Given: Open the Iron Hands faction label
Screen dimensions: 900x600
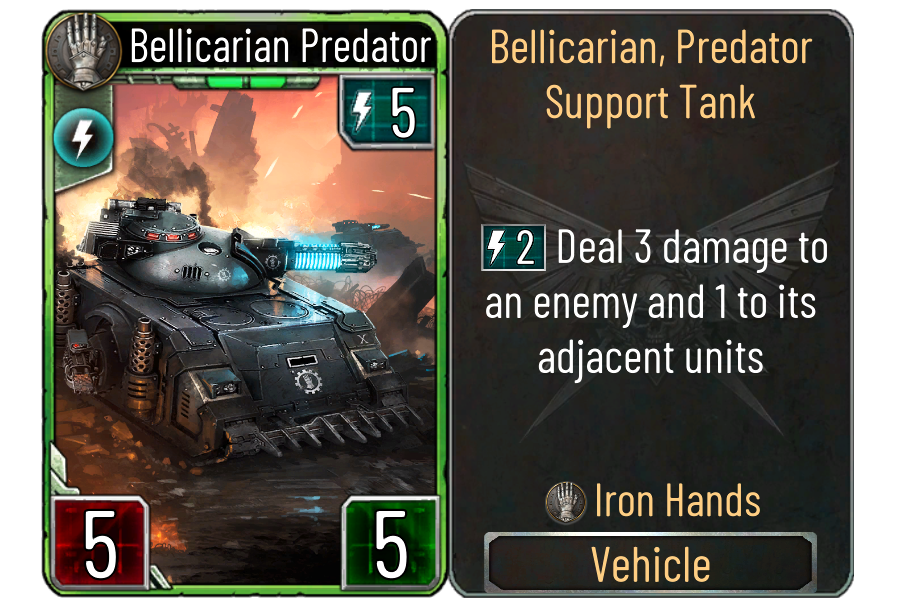Looking at the screenshot, I should coord(654,501).
